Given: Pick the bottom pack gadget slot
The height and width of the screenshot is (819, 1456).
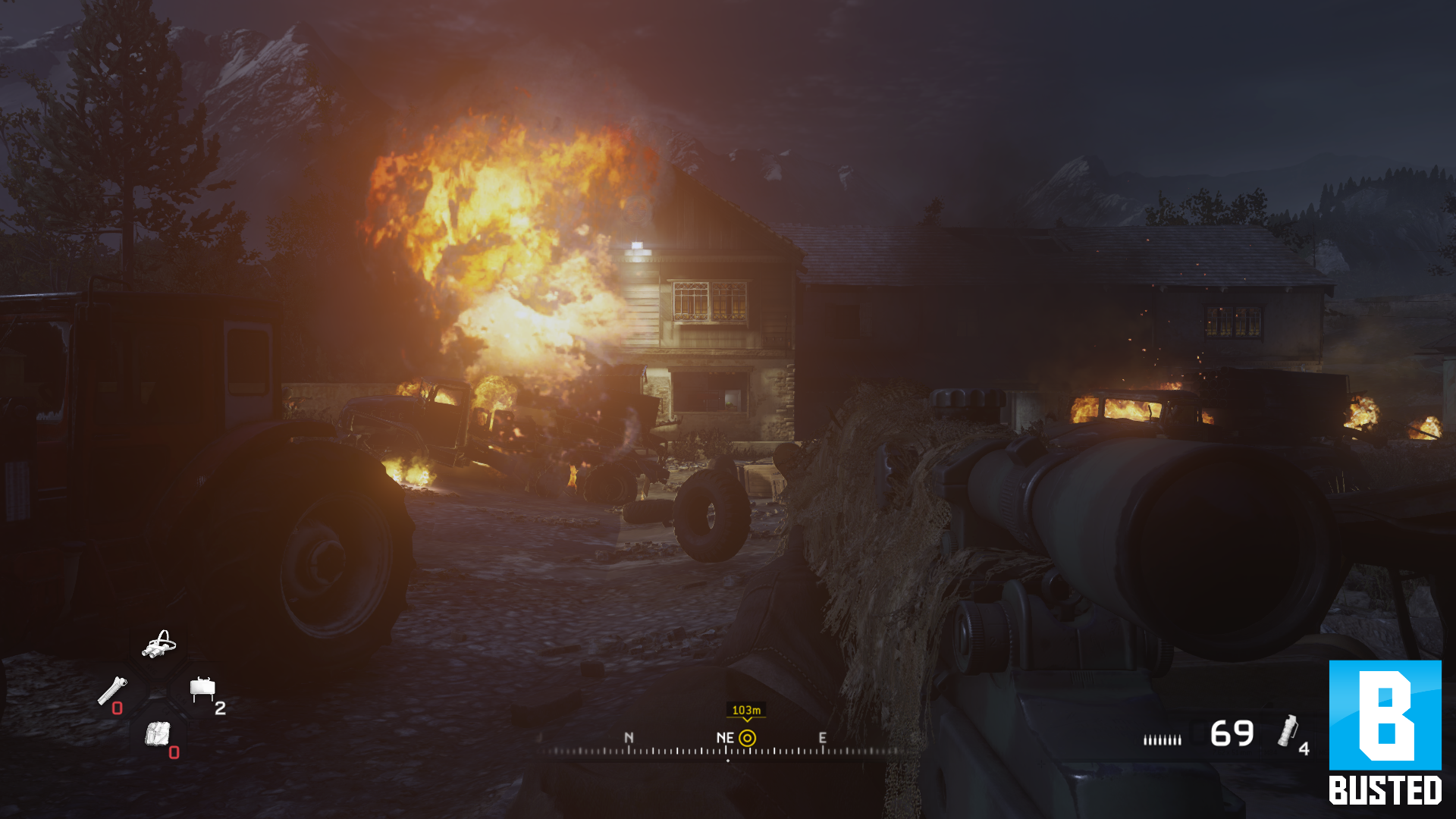Looking at the screenshot, I should point(158,734).
